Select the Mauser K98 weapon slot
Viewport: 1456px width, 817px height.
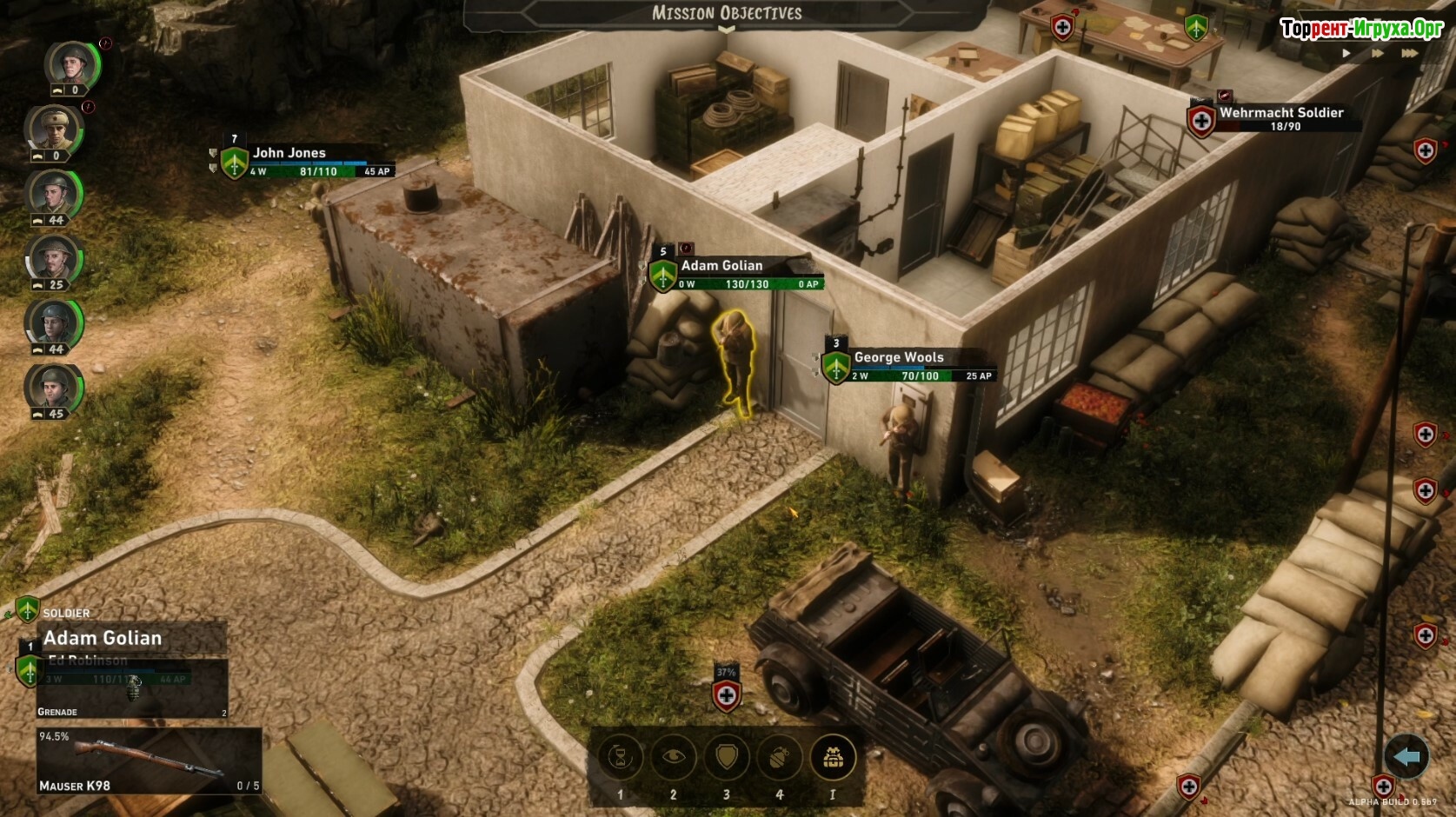pyautogui.click(x=149, y=761)
